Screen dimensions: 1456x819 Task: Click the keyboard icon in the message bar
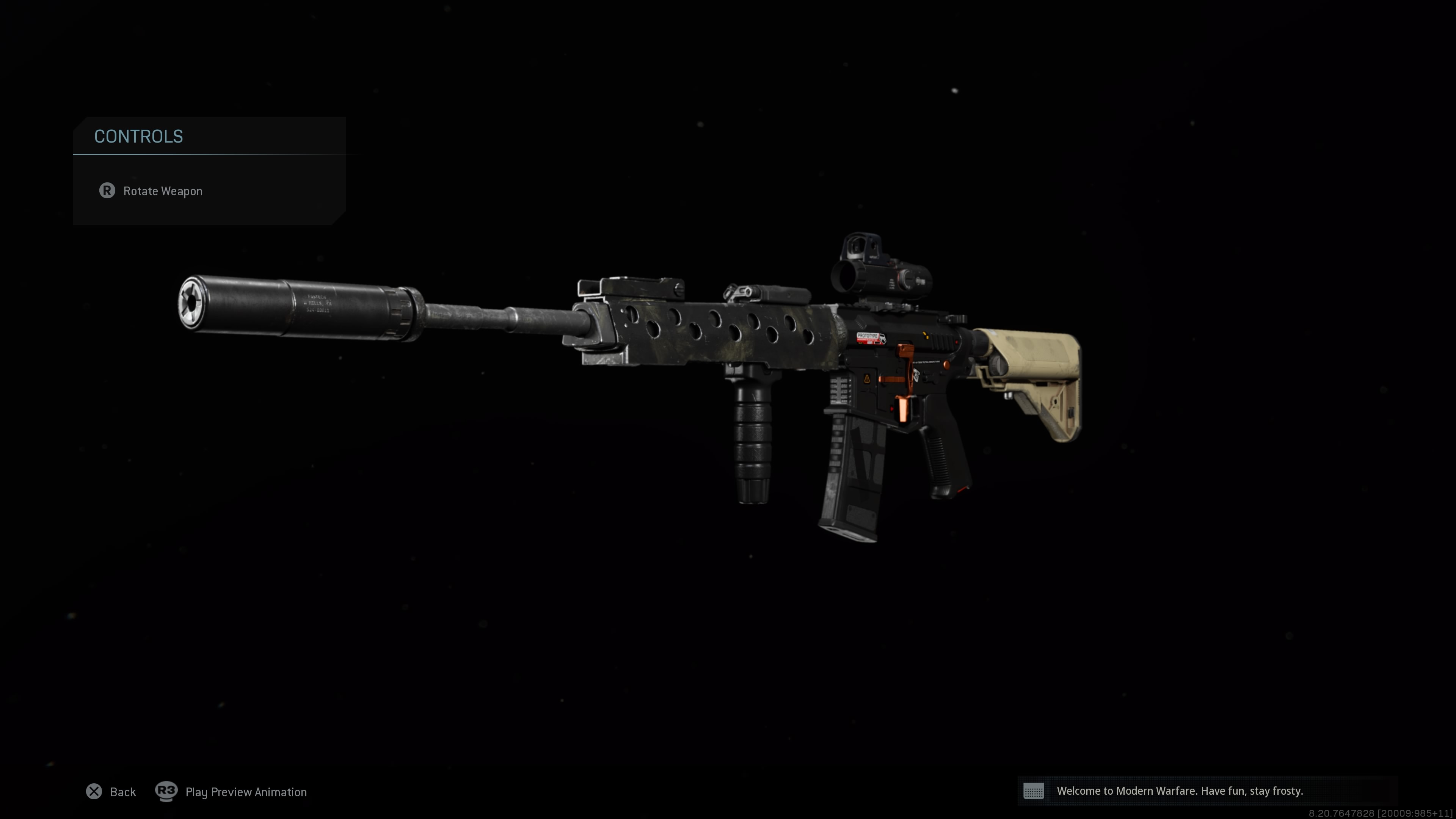point(1034,791)
